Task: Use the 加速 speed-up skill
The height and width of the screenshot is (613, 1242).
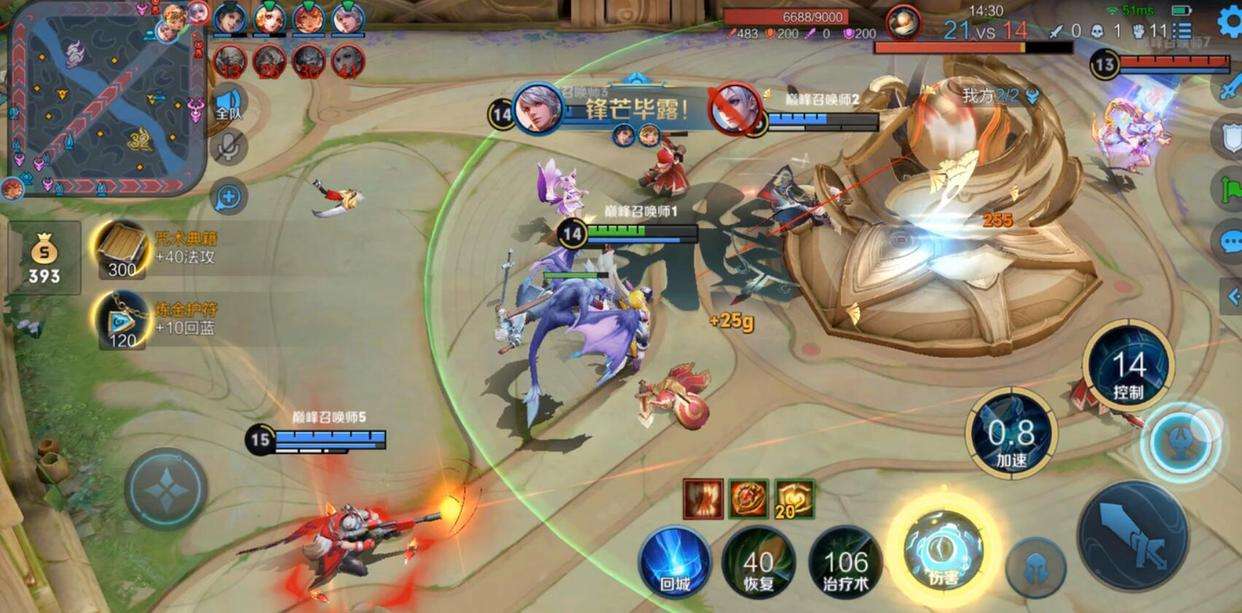Action: coord(1012,433)
